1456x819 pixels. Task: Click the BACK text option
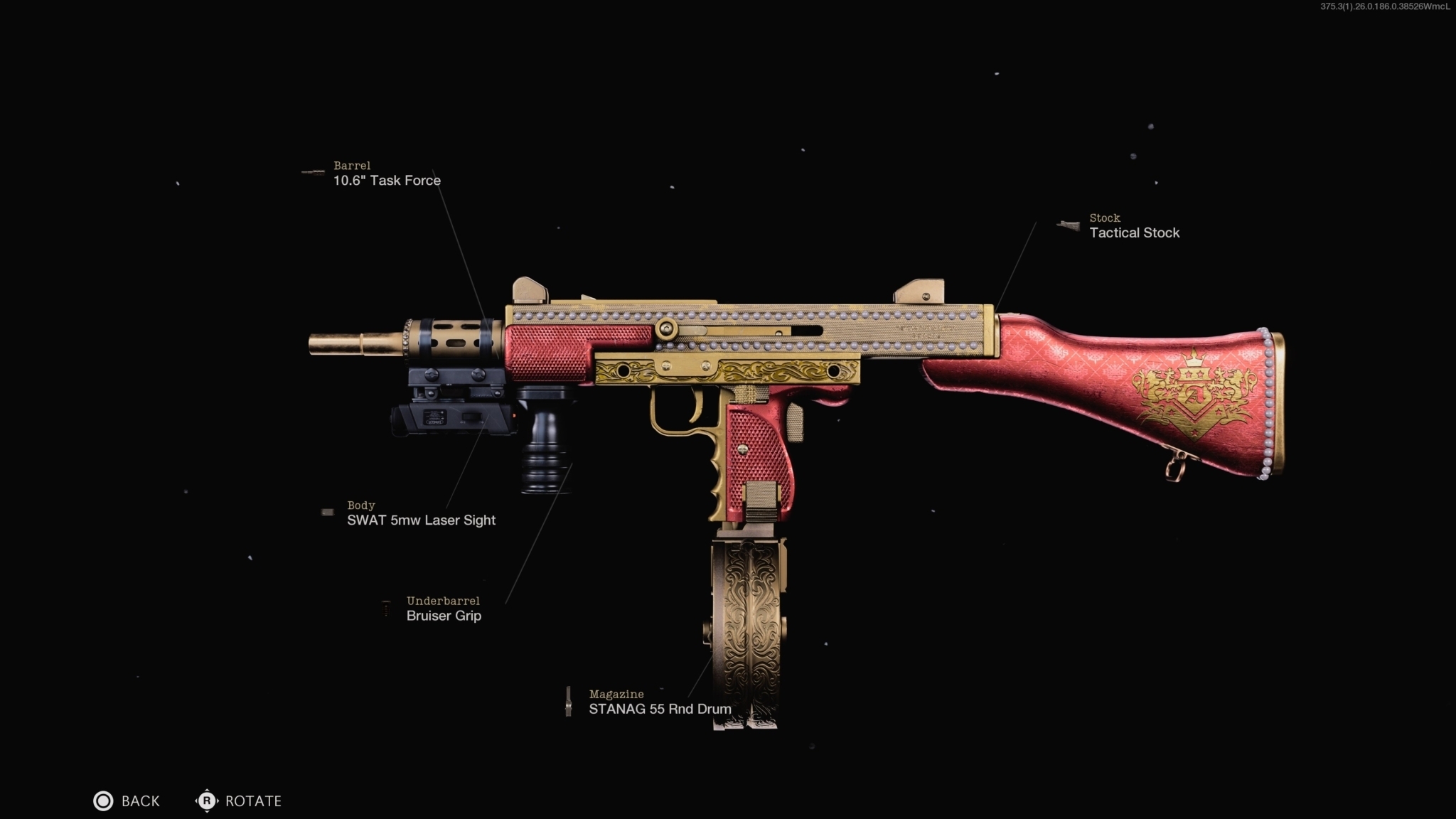(x=139, y=801)
